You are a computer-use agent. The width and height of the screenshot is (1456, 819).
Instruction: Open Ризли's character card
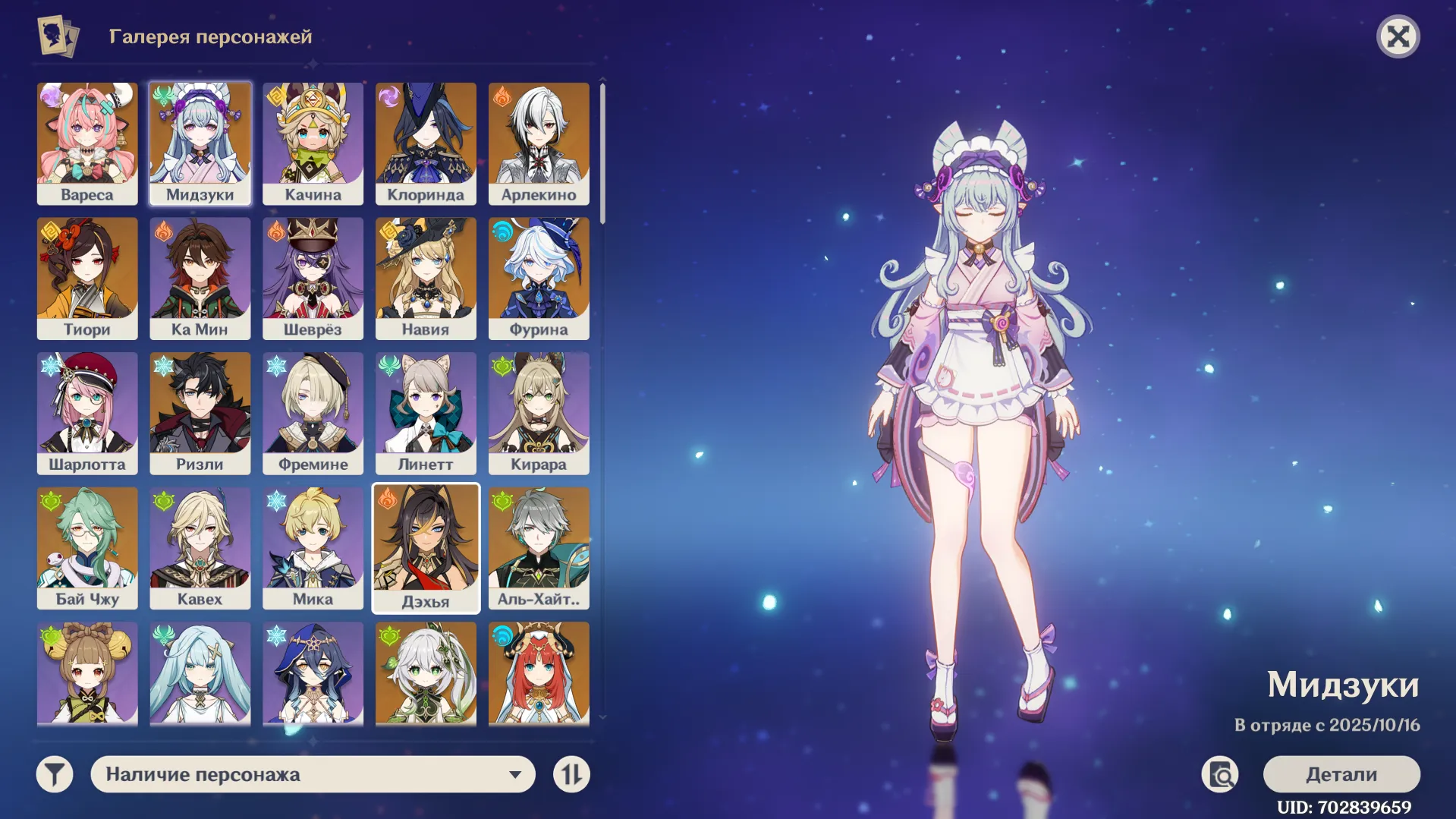(x=200, y=412)
